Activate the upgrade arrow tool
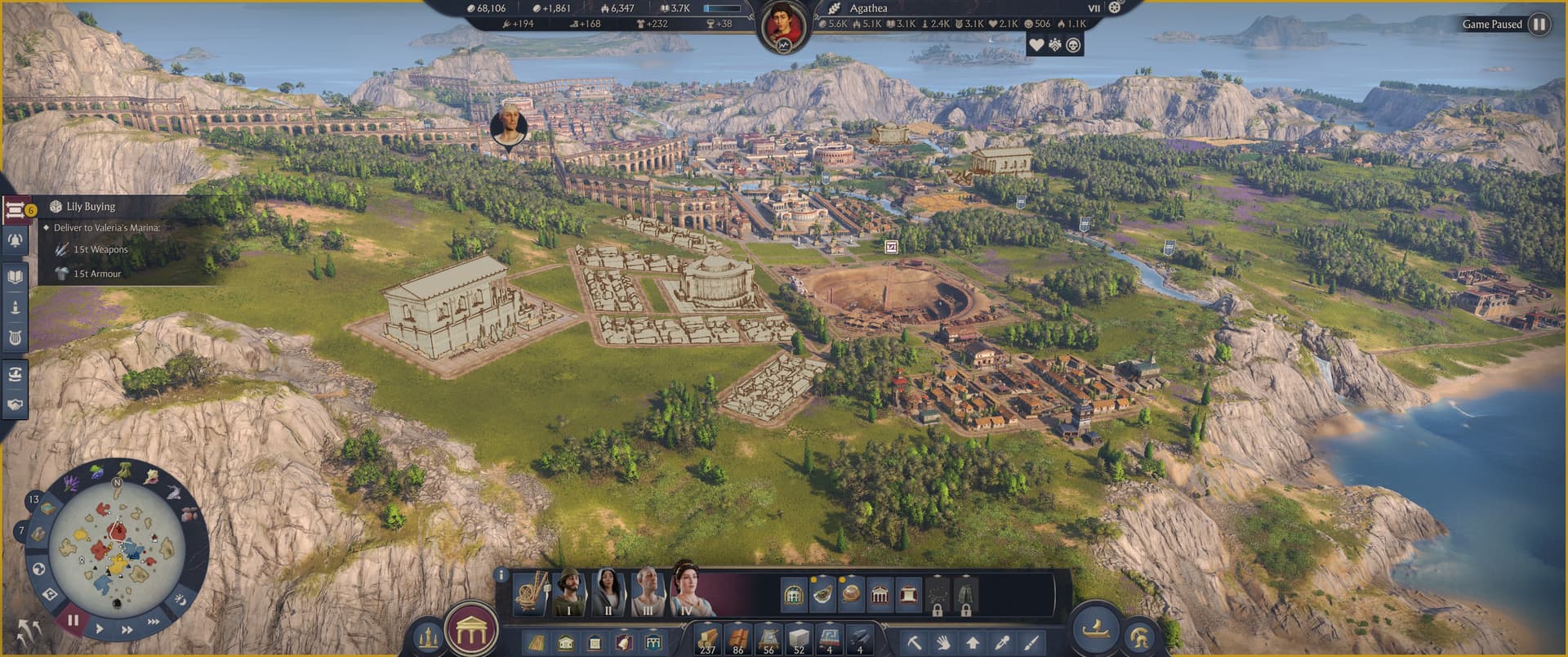 coord(973,642)
